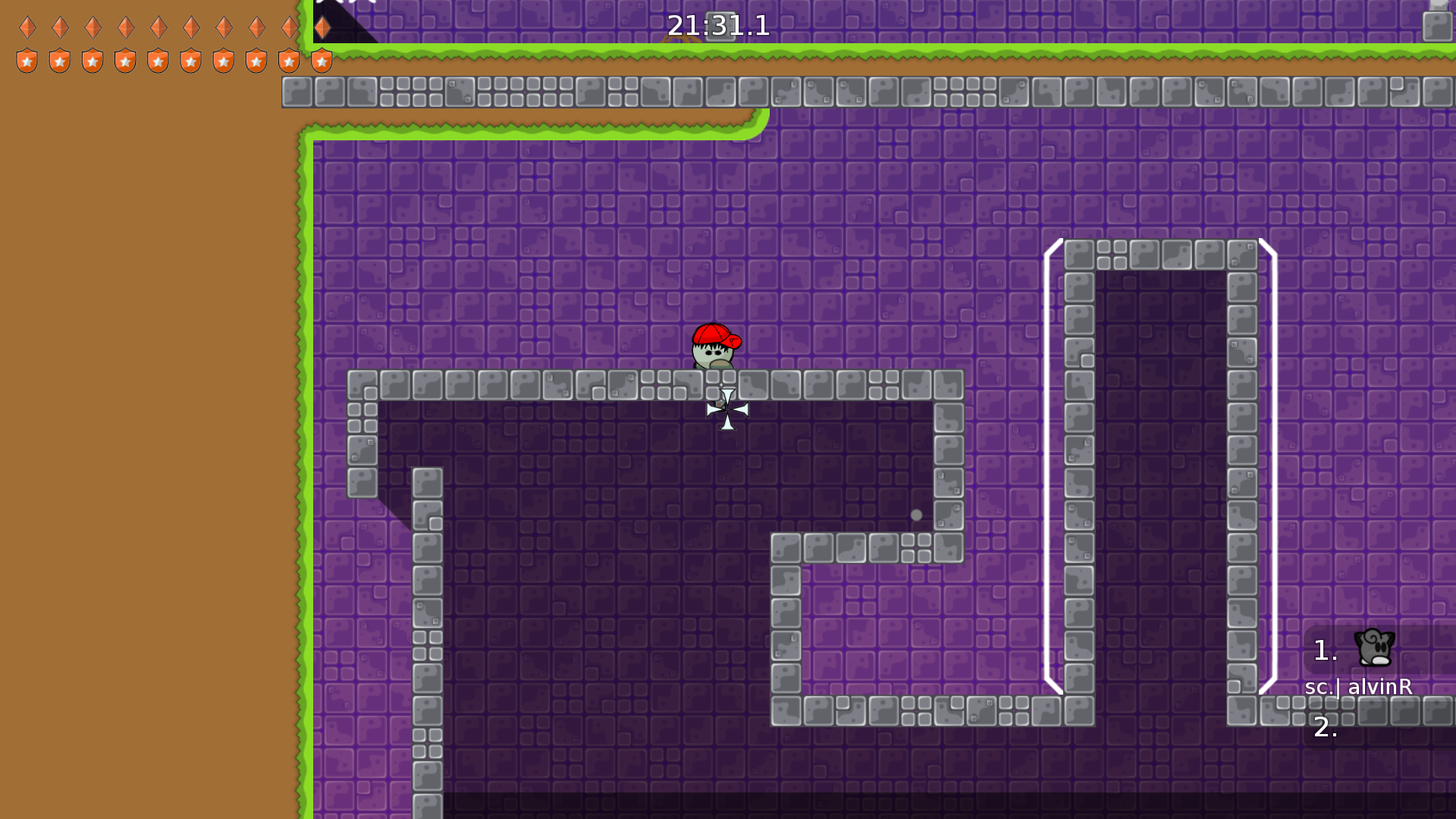Select the first shield-star badge in the HUD
This screenshot has height=819, width=1456.
[x=27, y=61]
